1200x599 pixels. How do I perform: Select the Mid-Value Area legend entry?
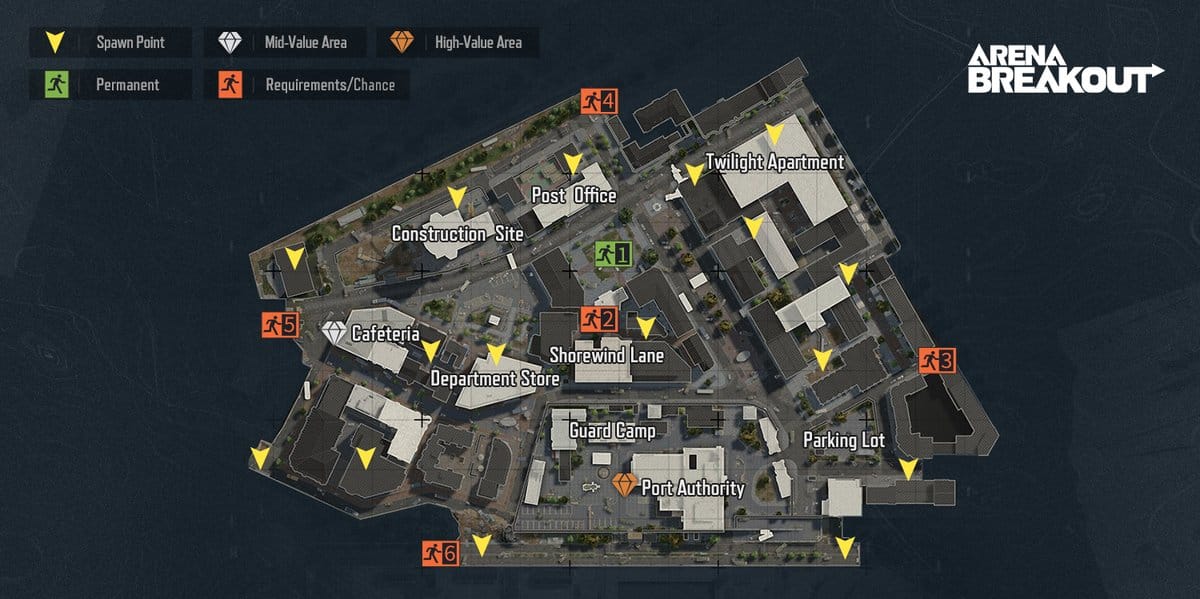pos(283,43)
